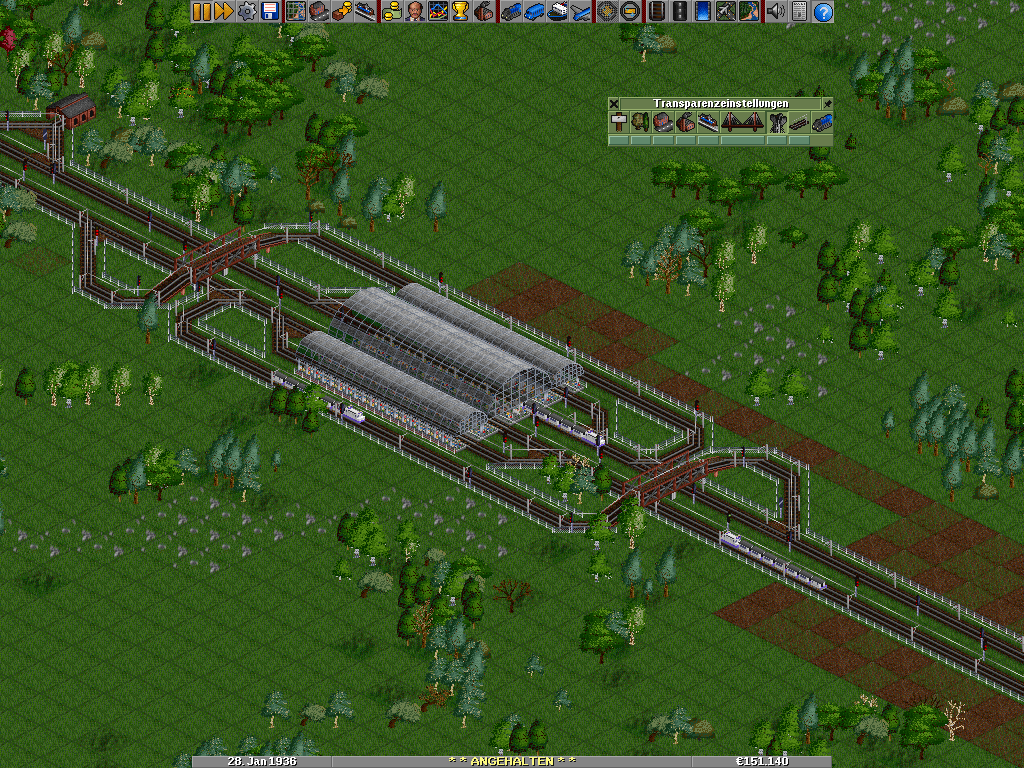Open the save game floppy disk menu

click(269, 12)
